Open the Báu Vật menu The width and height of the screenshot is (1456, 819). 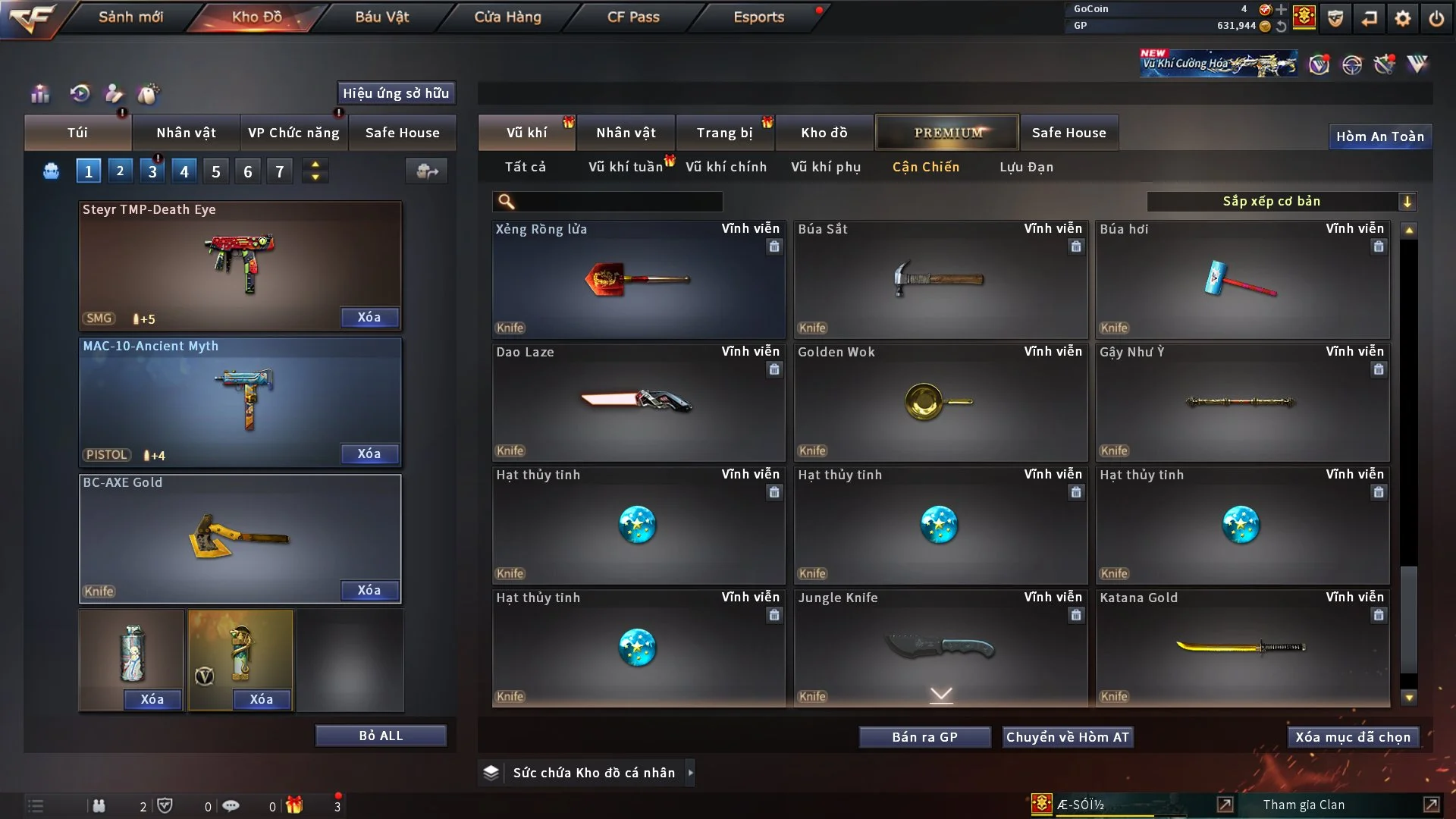[x=381, y=17]
